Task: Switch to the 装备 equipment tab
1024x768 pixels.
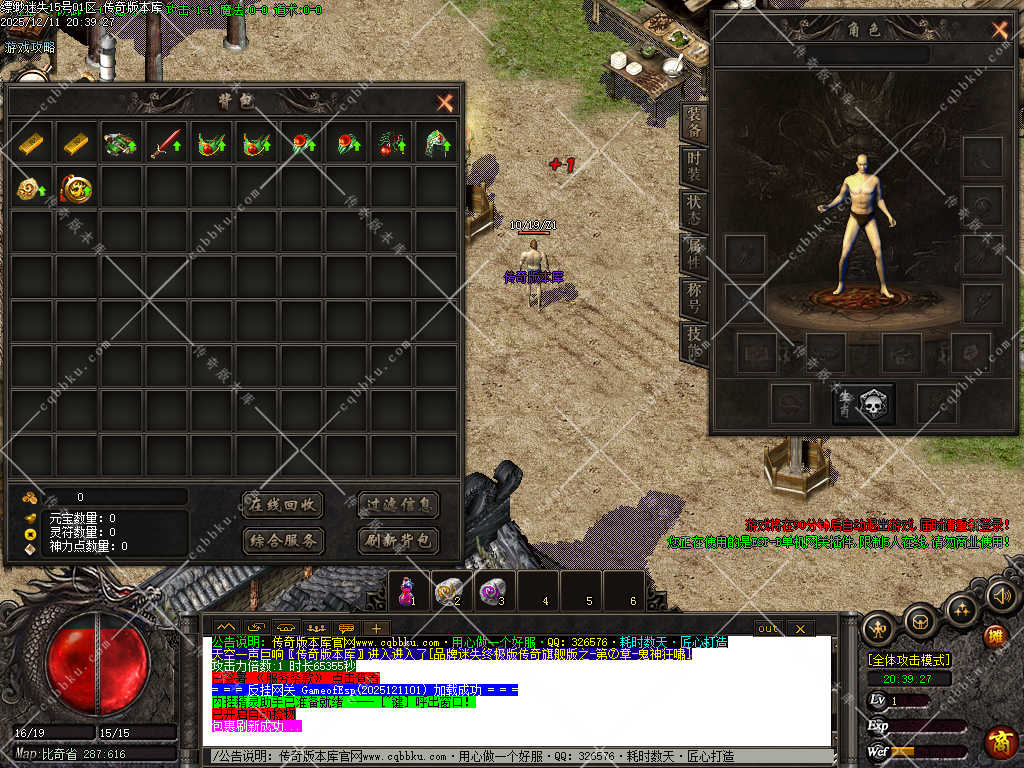Action: (x=694, y=123)
